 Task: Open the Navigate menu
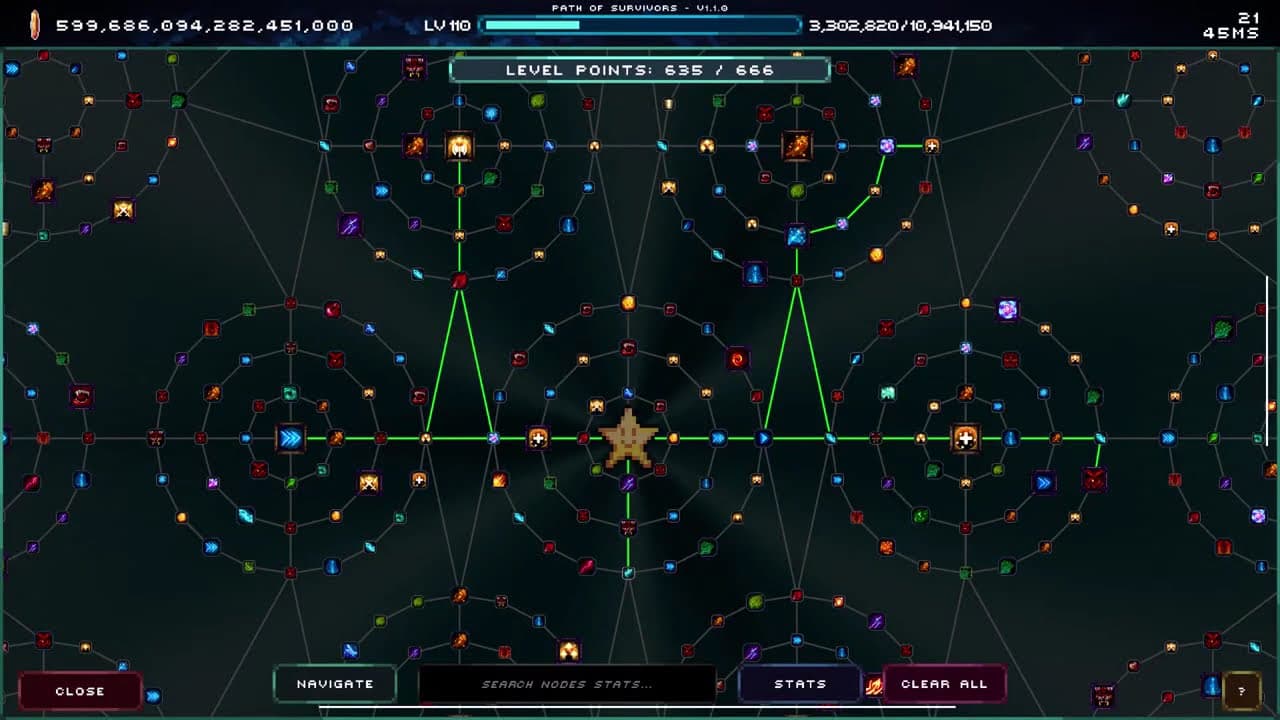(335, 684)
